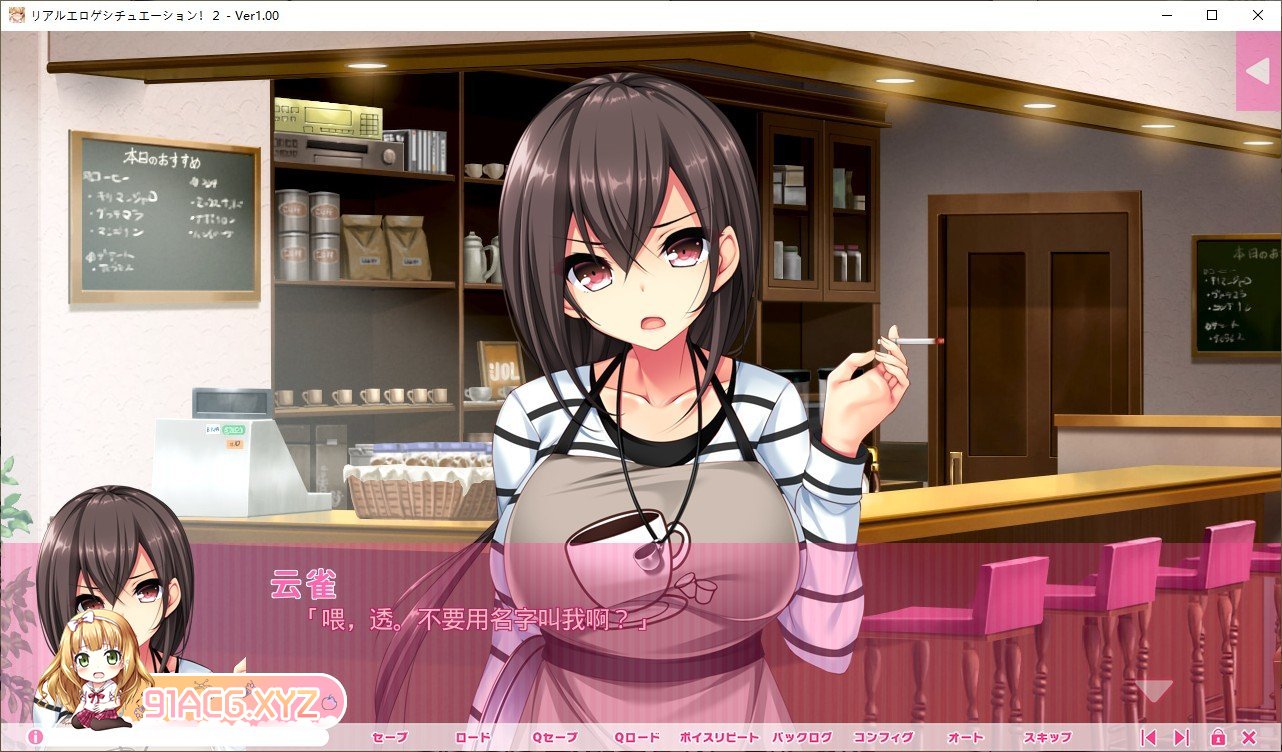Open the ロード (Load) menu
1282x752 pixels.
[x=473, y=738]
